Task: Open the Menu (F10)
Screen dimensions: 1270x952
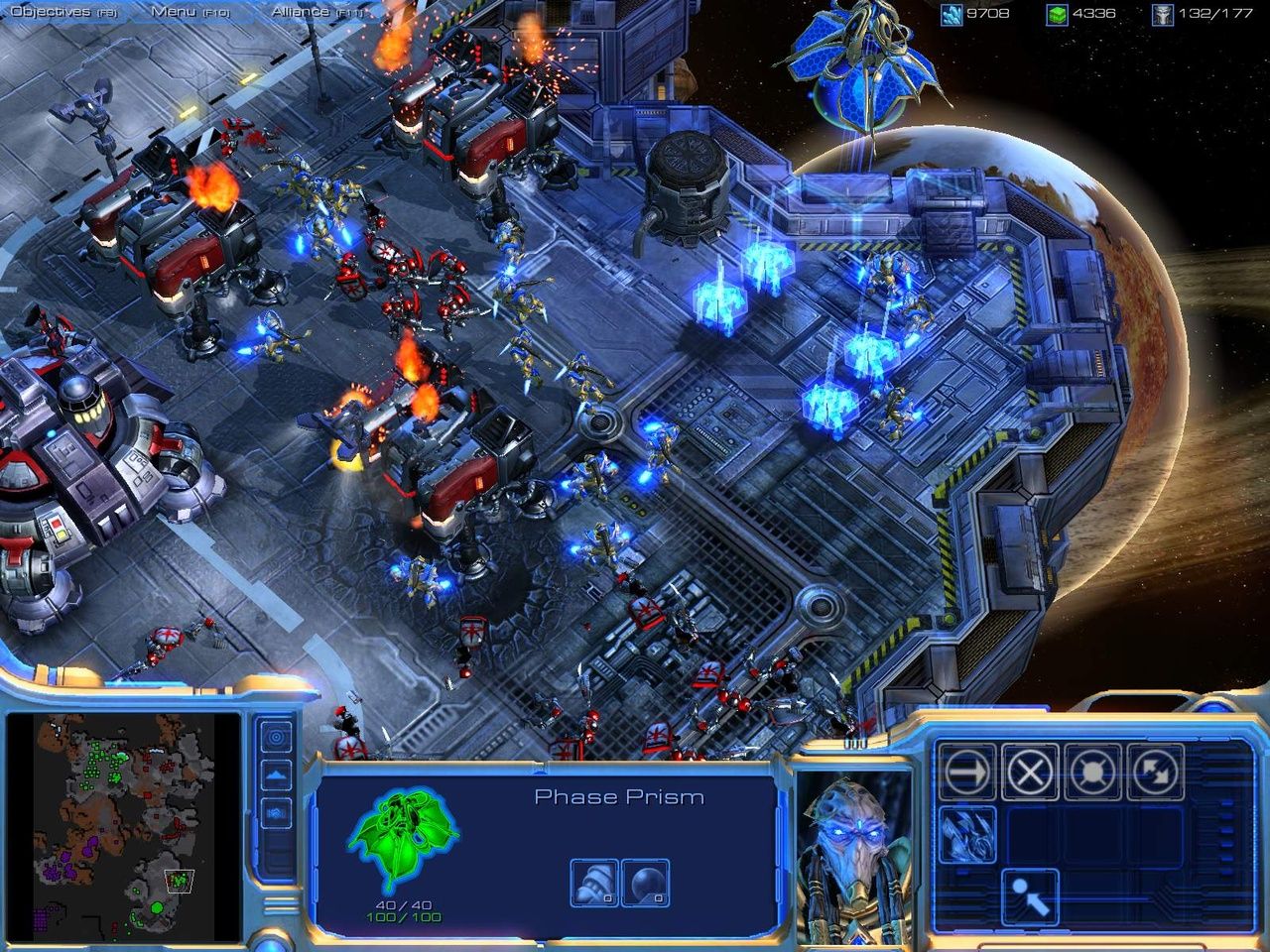Action: (175, 12)
